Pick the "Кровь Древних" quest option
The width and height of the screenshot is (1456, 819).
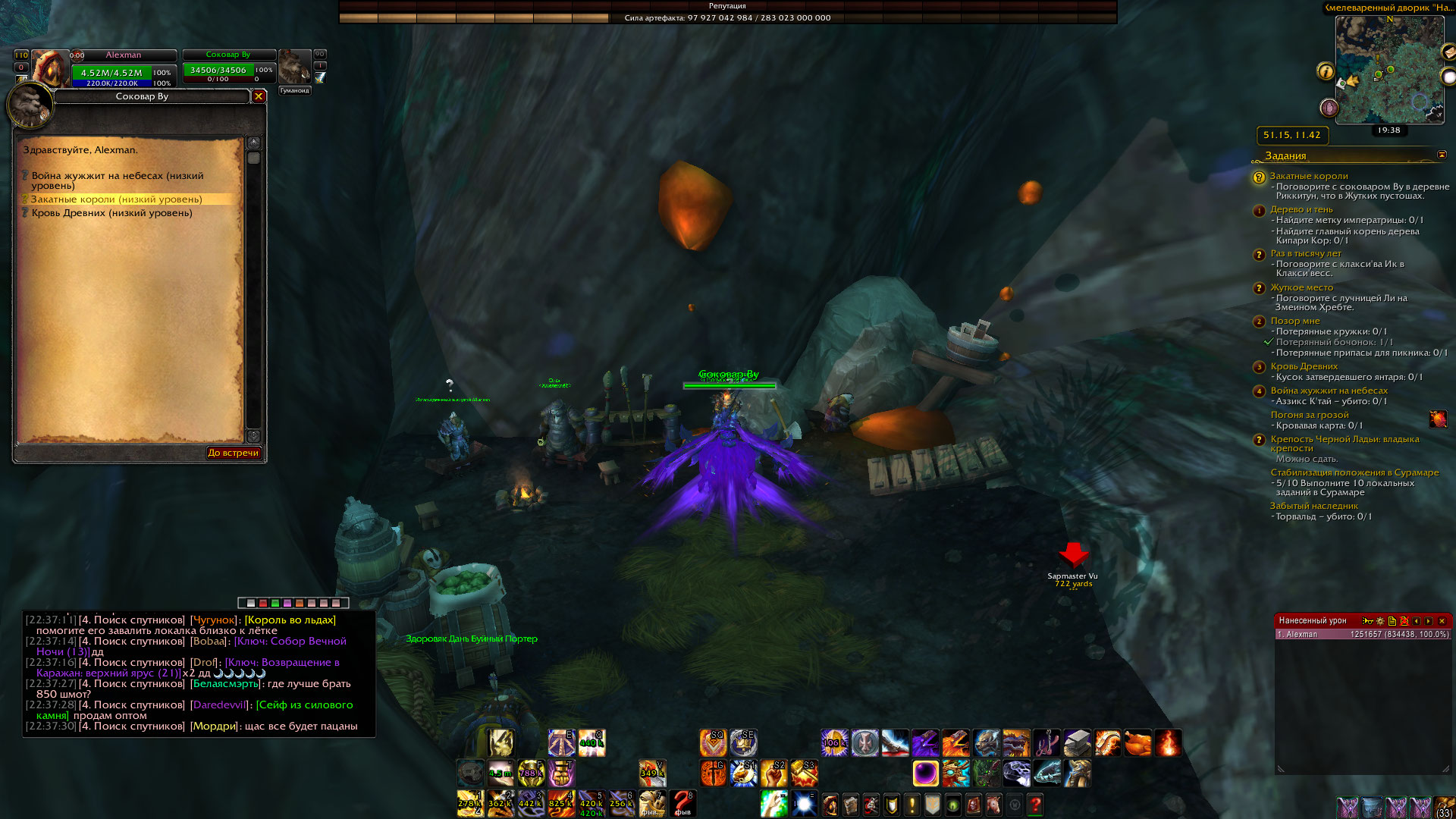[111, 213]
